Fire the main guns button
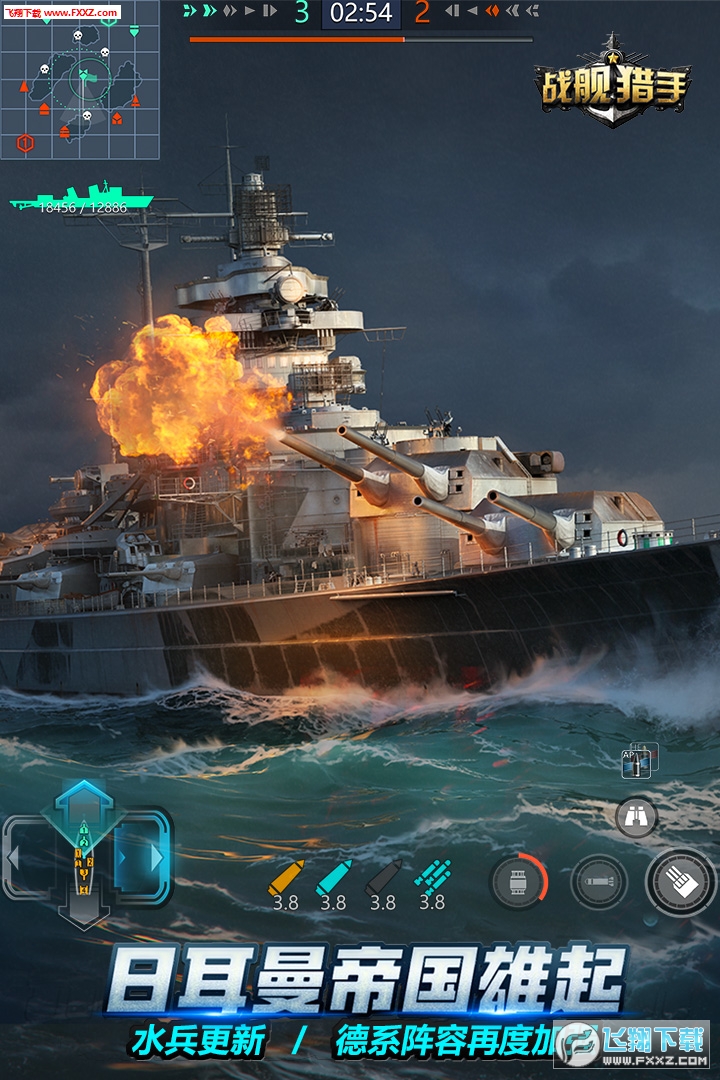720x1080 pixels. tap(682, 882)
